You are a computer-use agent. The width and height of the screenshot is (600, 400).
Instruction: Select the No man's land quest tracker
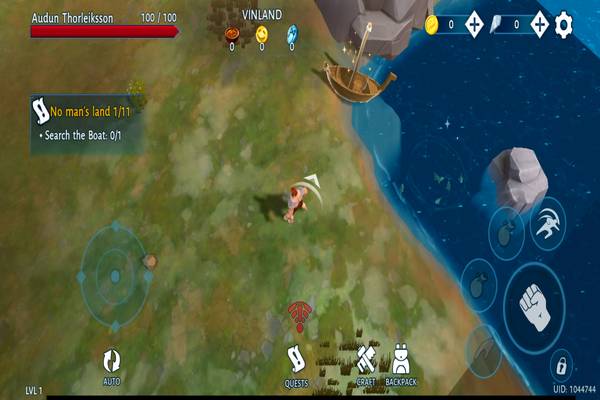point(85,120)
